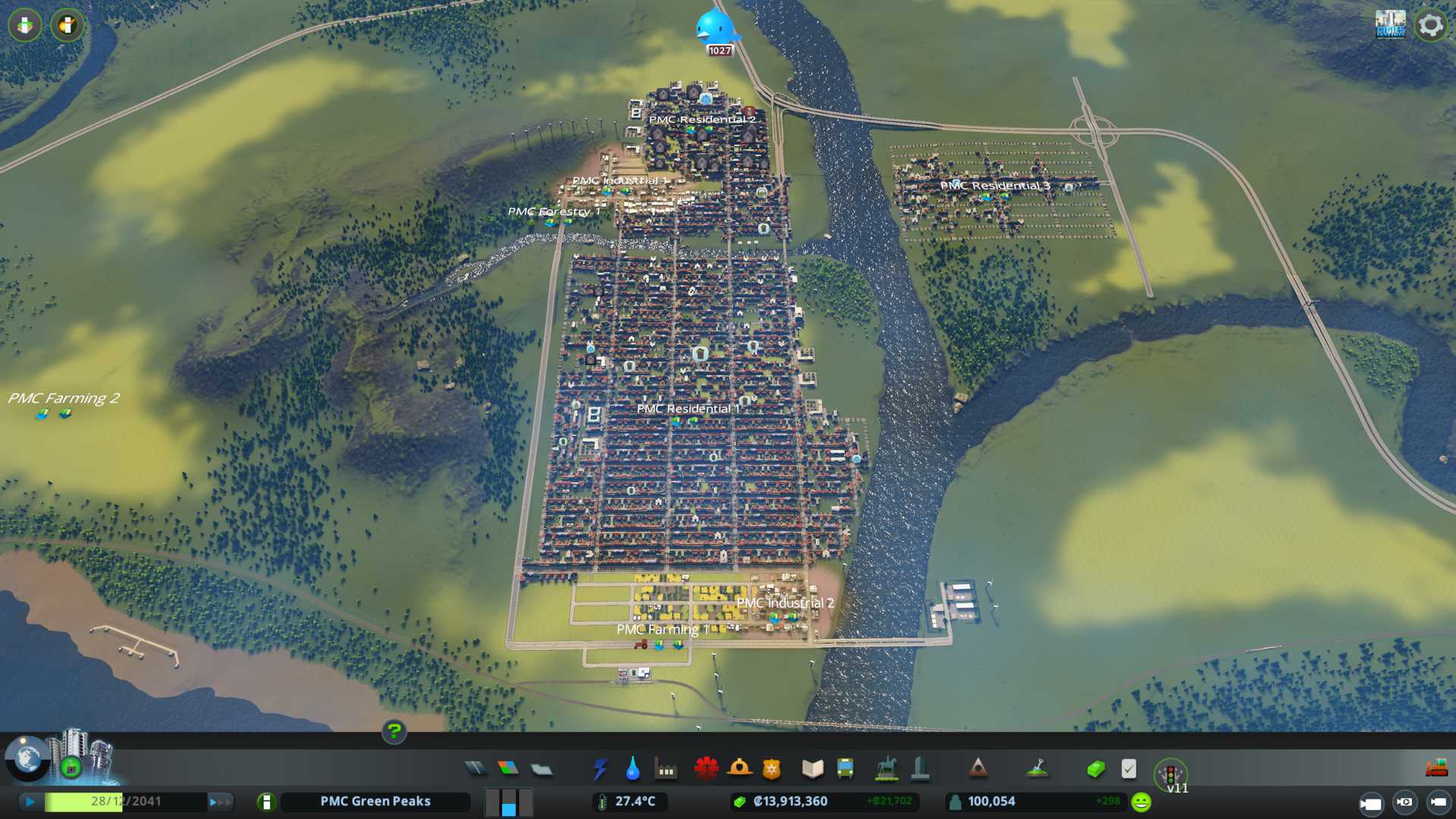Open the Public Transport bus menu
This screenshot has width=1456, height=819.
[845, 769]
